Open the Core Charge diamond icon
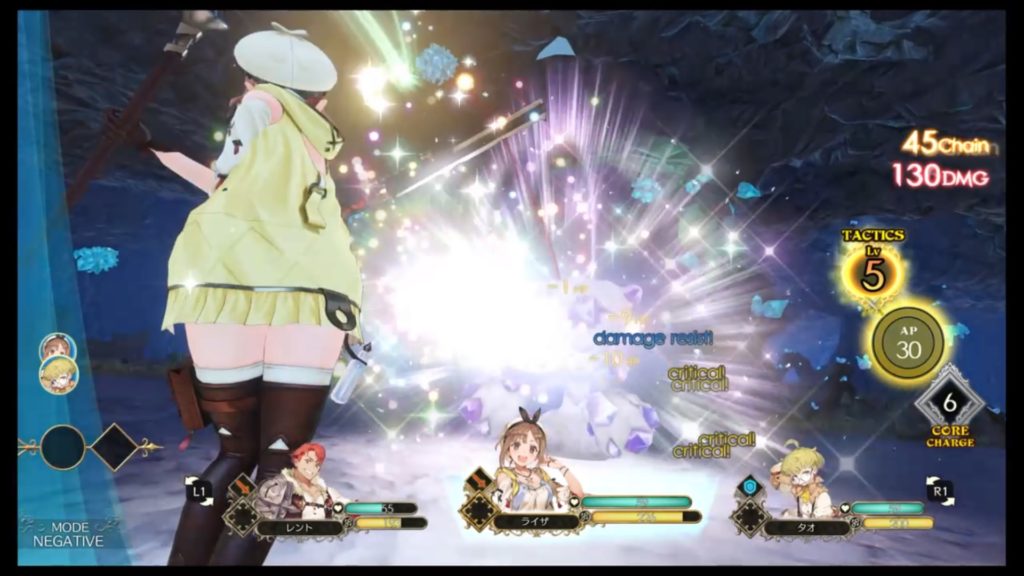 [949, 404]
